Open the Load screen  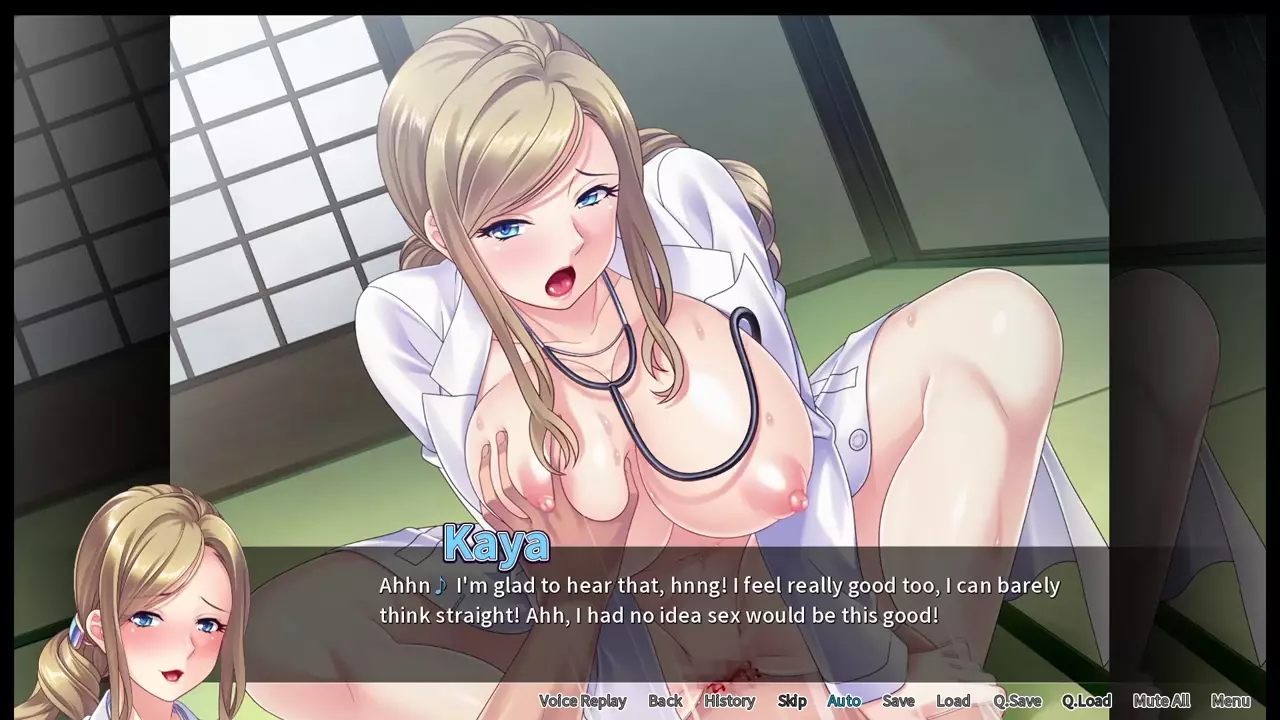point(953,701)
